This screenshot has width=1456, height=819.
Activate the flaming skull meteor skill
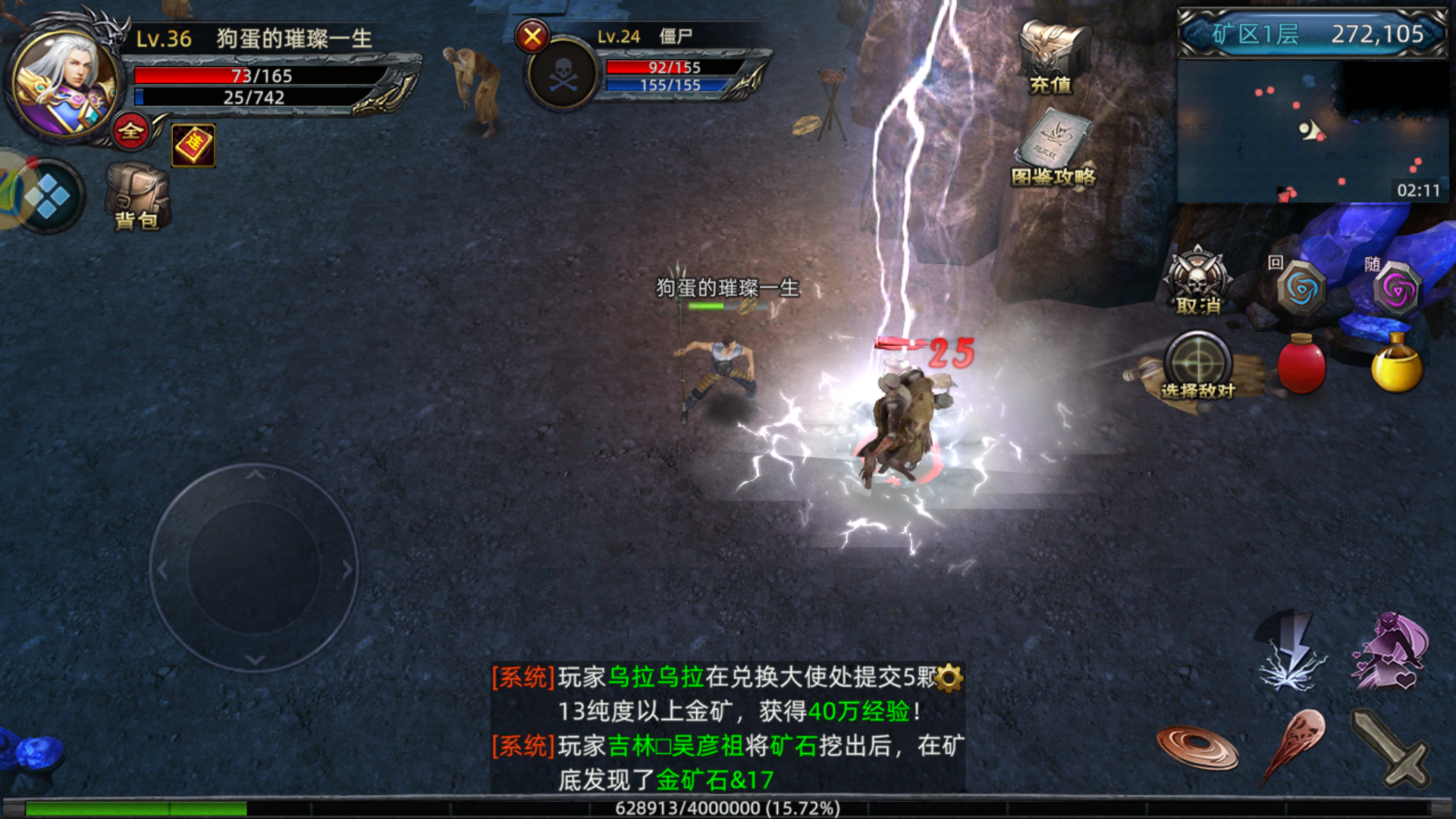(1295, 745)
